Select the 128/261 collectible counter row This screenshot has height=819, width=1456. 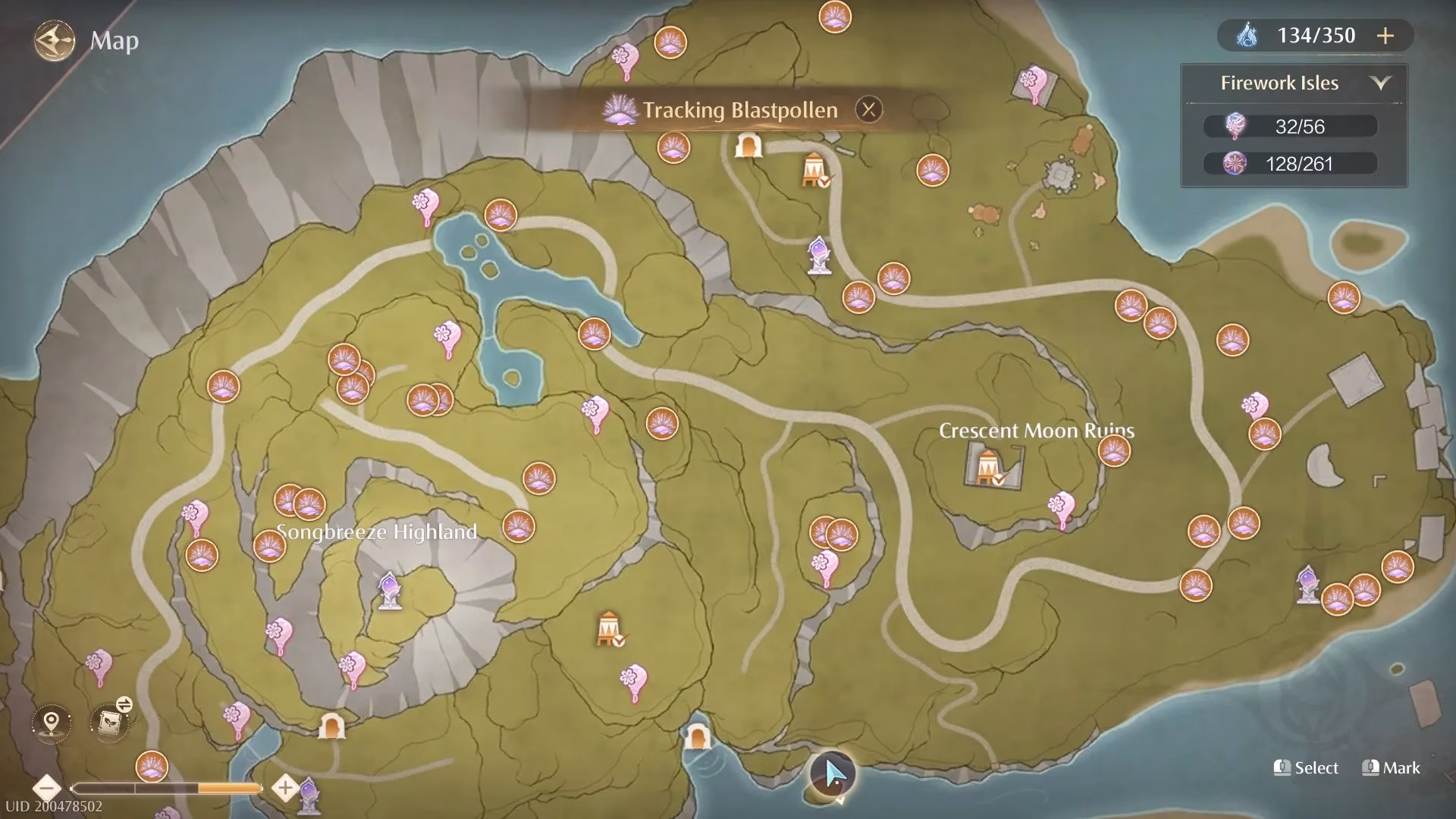1291,163
